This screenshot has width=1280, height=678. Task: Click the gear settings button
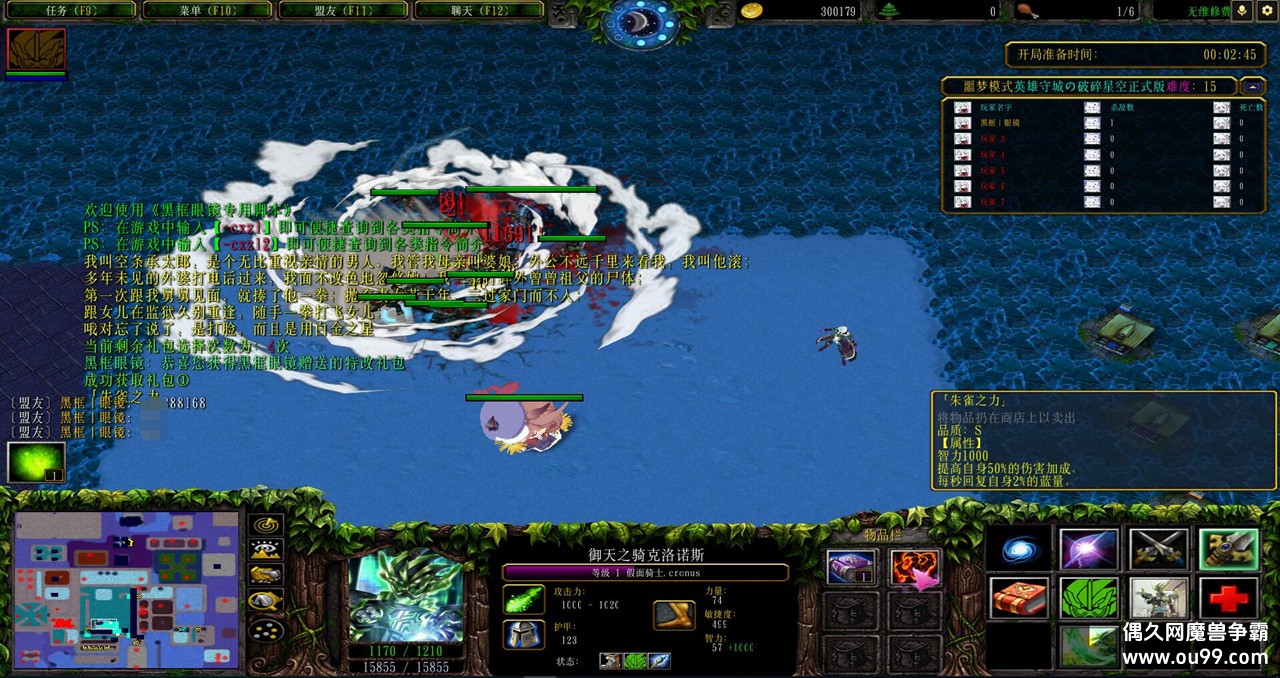click(x=1266, y=10)
